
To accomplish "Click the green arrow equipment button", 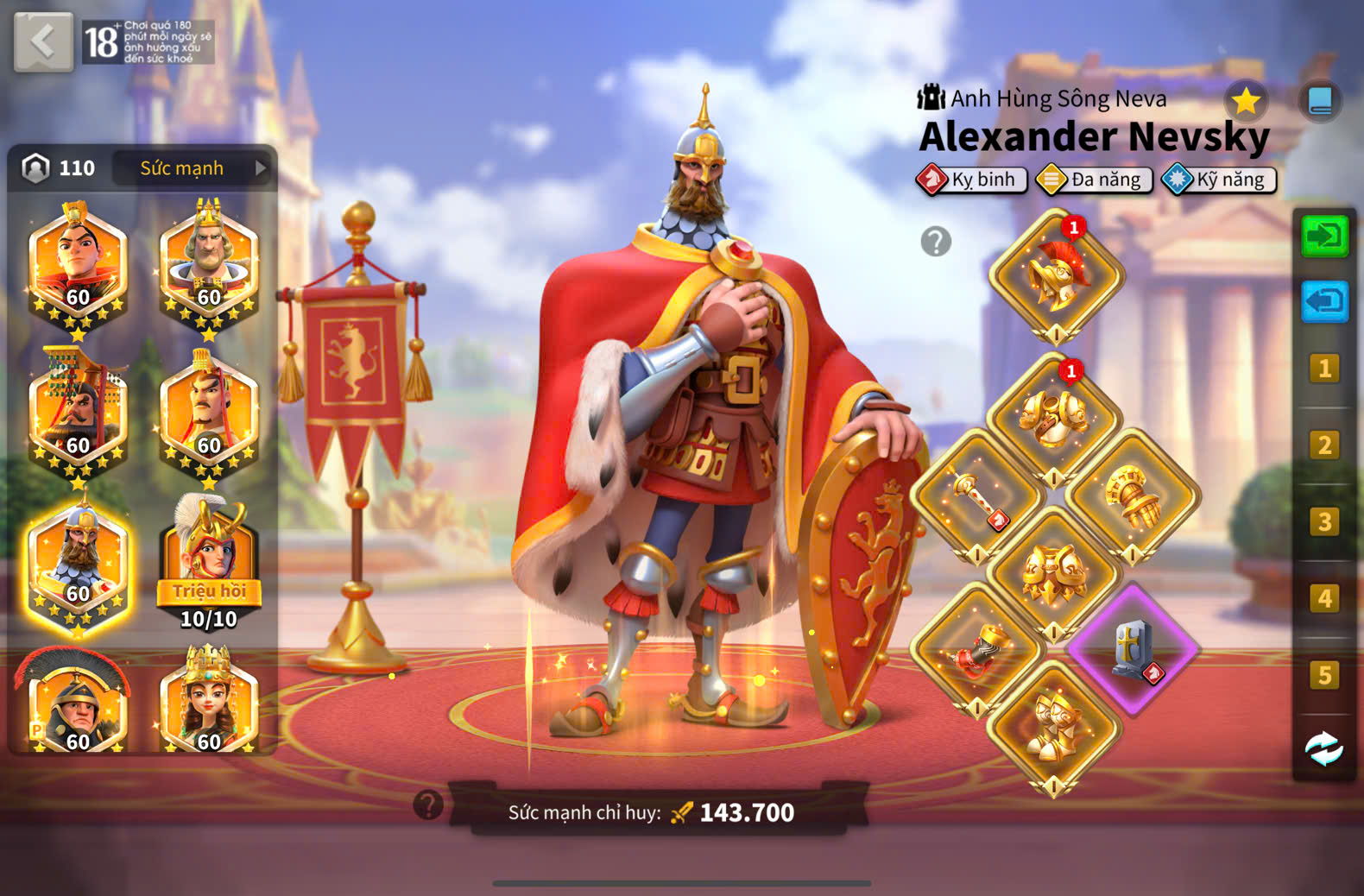I will (x=1324, y=236).
